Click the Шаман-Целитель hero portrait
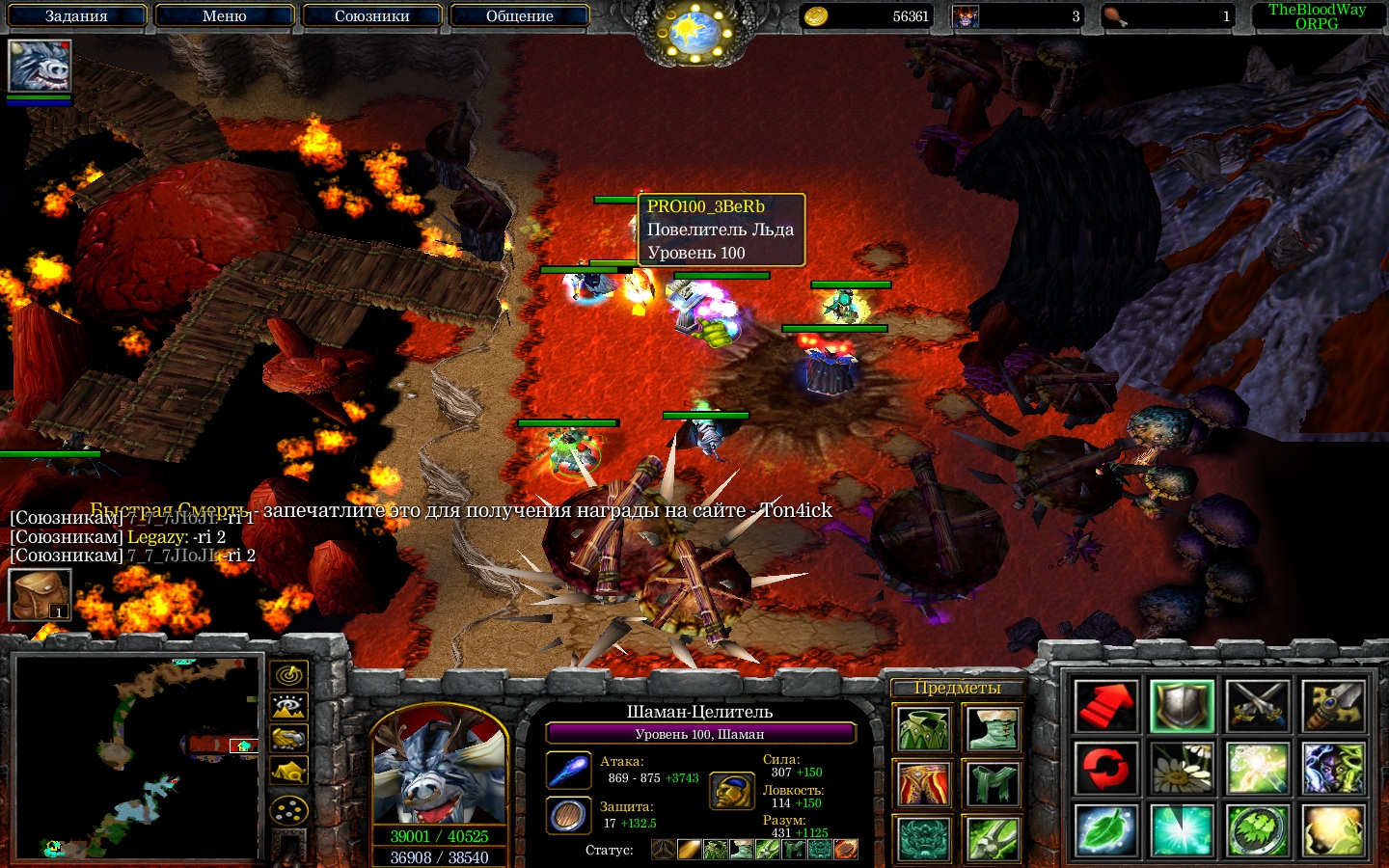Image resolution: width=1389 pixels, height=868 pixels. click(439, 767)
